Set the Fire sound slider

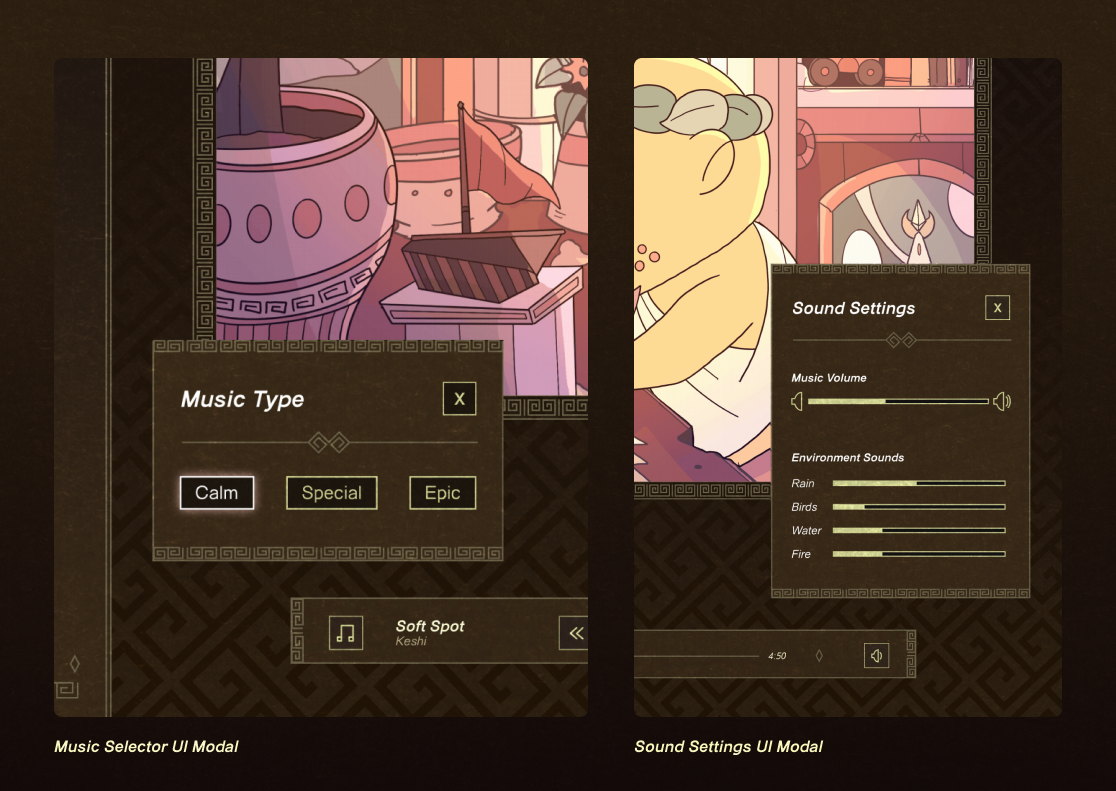[x=918, y=554]
